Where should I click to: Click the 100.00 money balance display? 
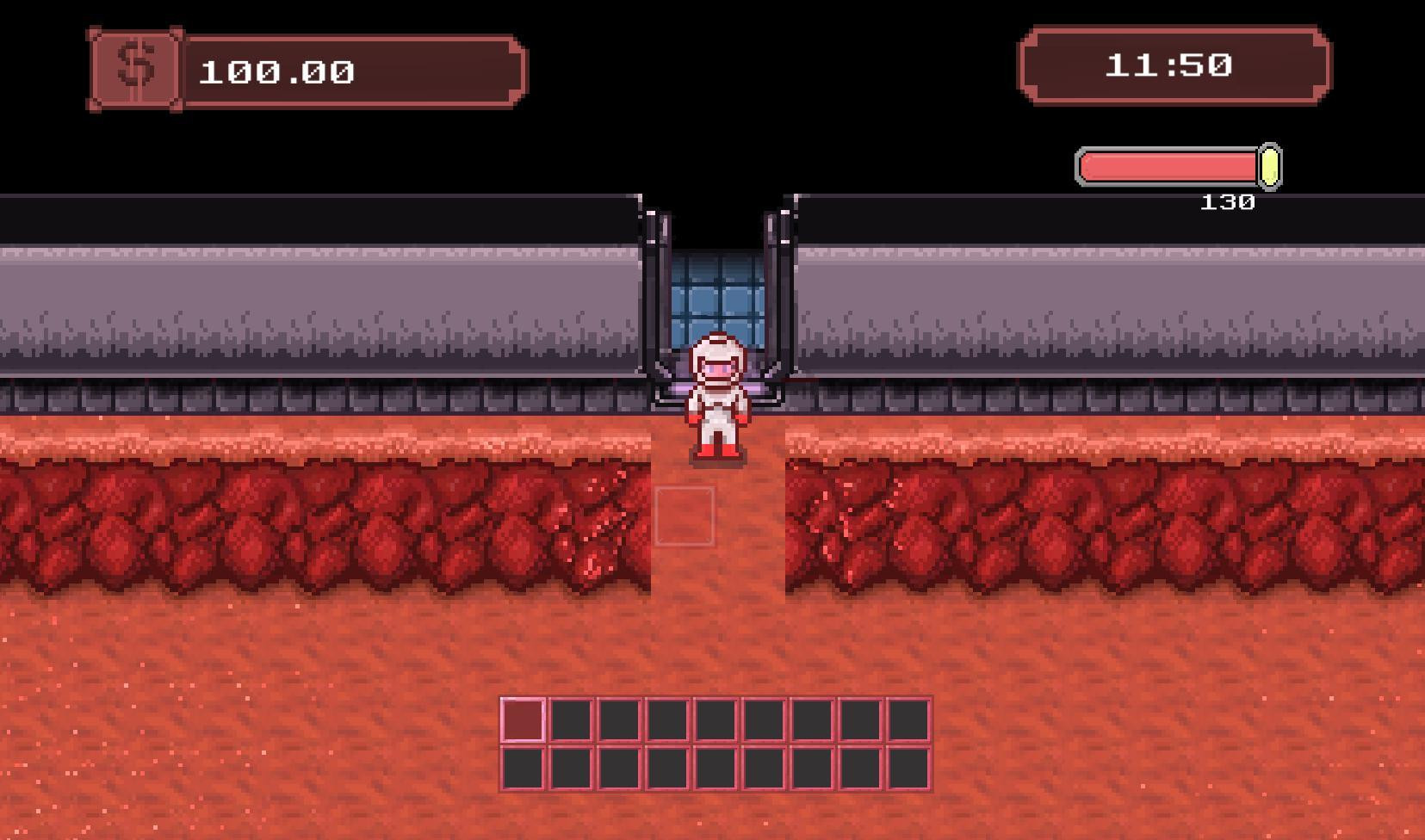click(x=276, y=72)
